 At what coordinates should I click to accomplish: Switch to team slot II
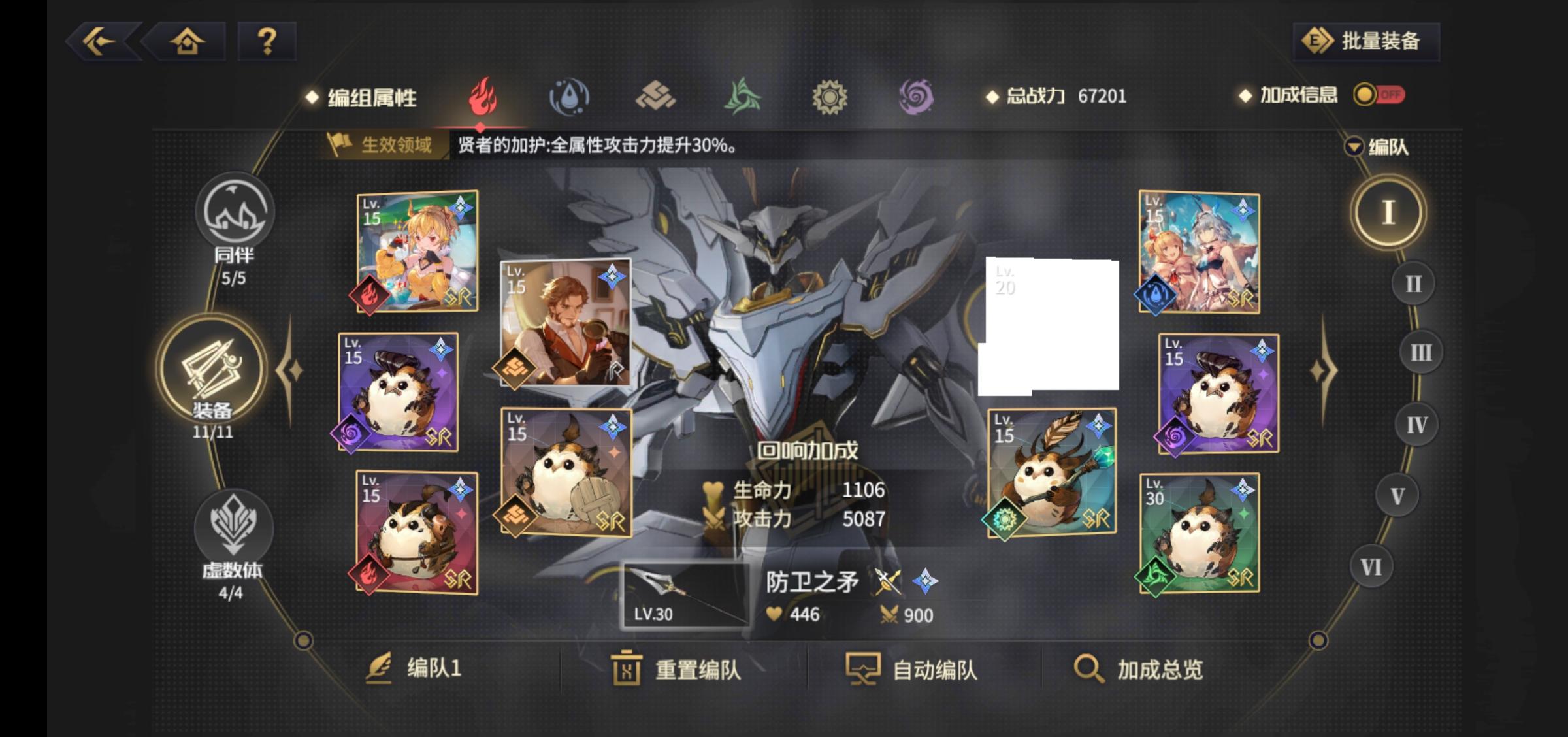point(1413,282)
